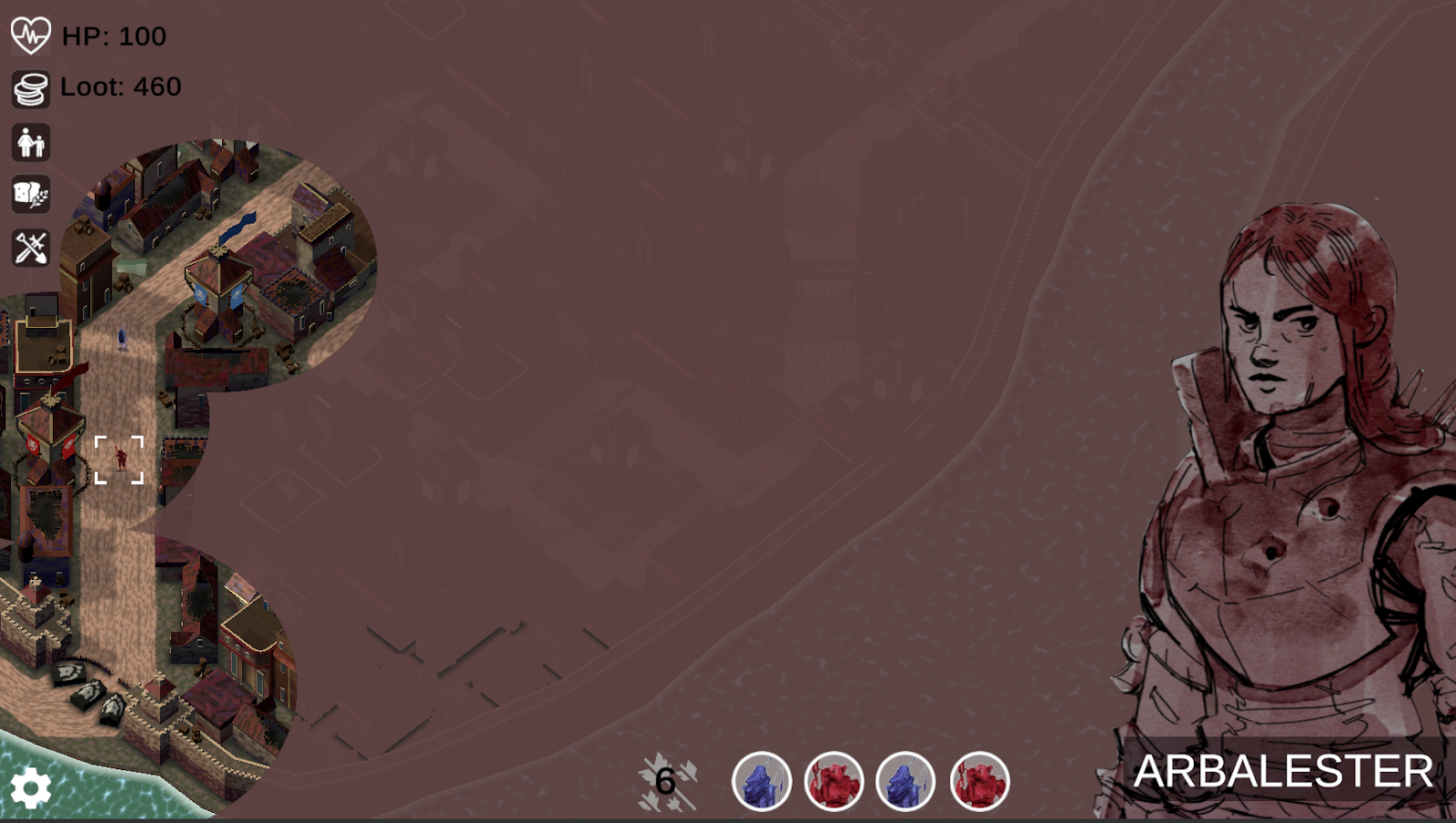Click the population icon with two people

click(x=31, y=143)
